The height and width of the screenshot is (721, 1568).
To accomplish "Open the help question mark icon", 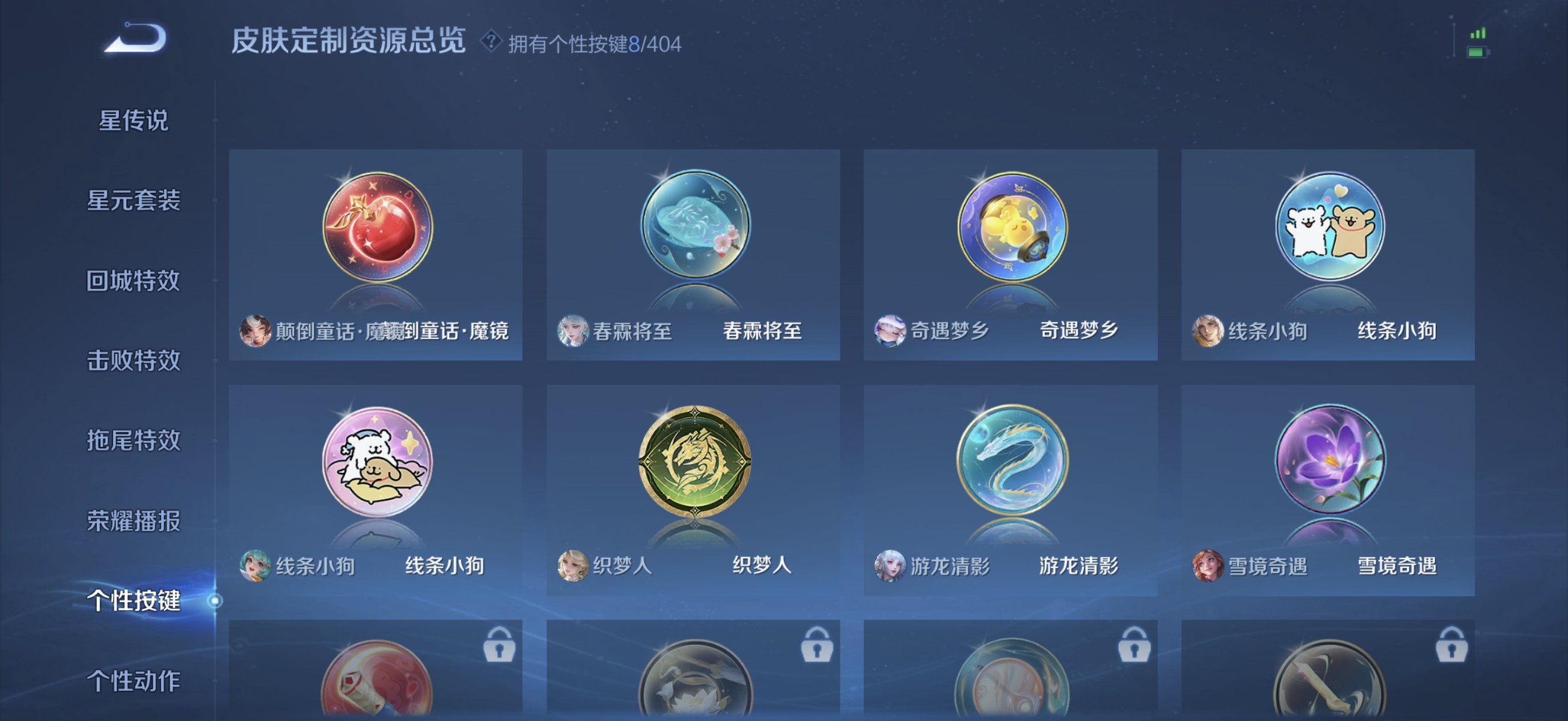I will (491, 43).
